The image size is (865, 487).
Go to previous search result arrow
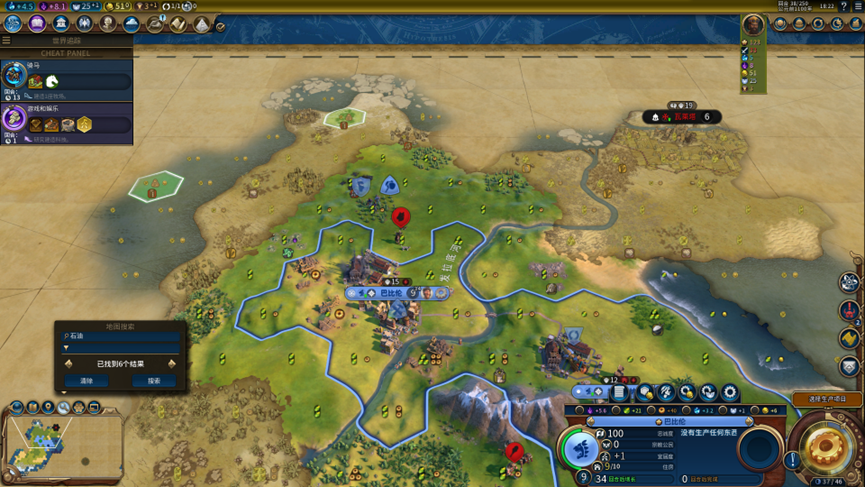tap(68, 364)
